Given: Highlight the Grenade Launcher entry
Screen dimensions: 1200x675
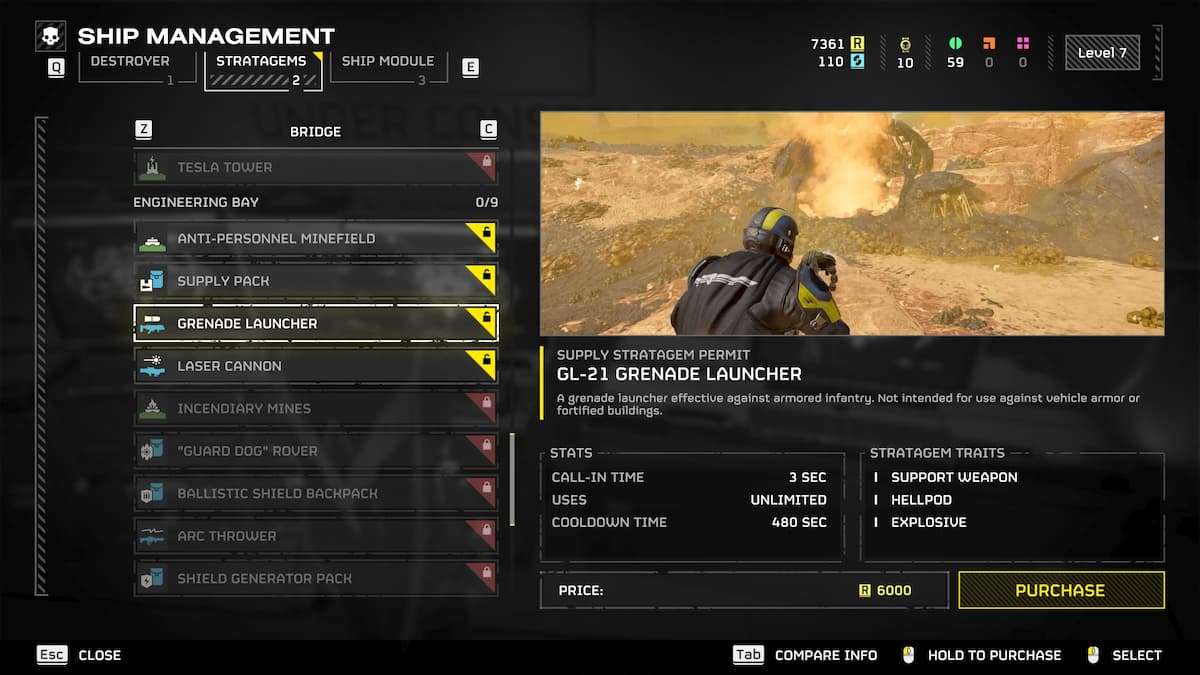Looking at the screenshot, I should 315,323.
